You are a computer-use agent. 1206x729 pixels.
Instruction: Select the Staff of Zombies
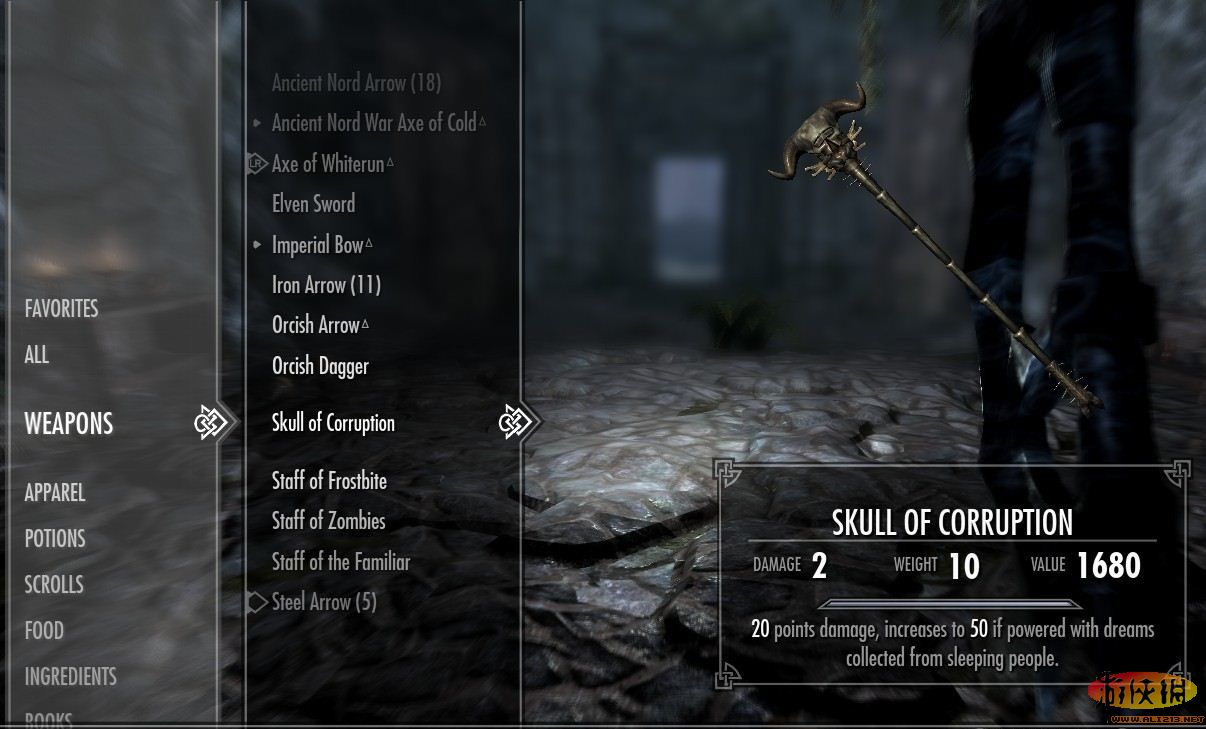coord(328,521)
